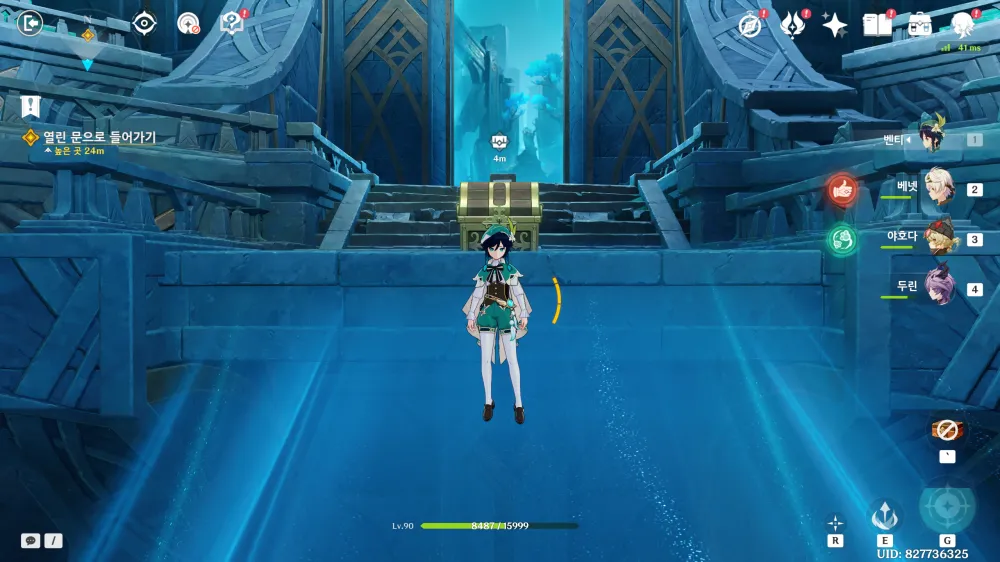Open the compass events icon

click(x=750, y=25)
